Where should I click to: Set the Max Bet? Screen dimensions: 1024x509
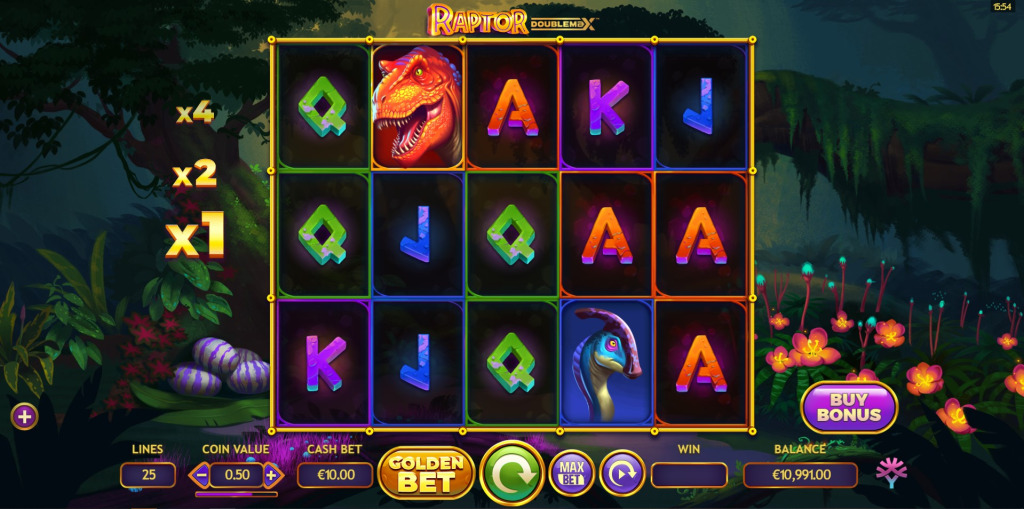pos(572,473)
